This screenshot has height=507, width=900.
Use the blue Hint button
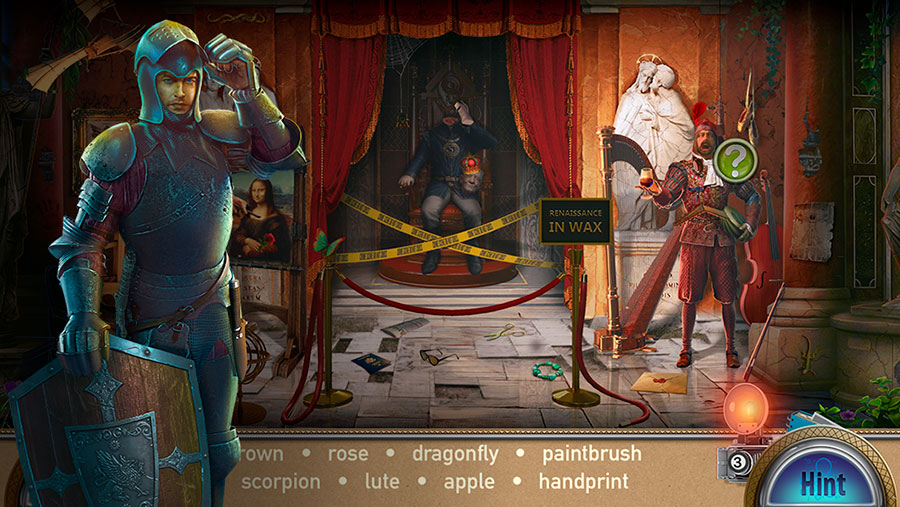(x=822, y=485)
